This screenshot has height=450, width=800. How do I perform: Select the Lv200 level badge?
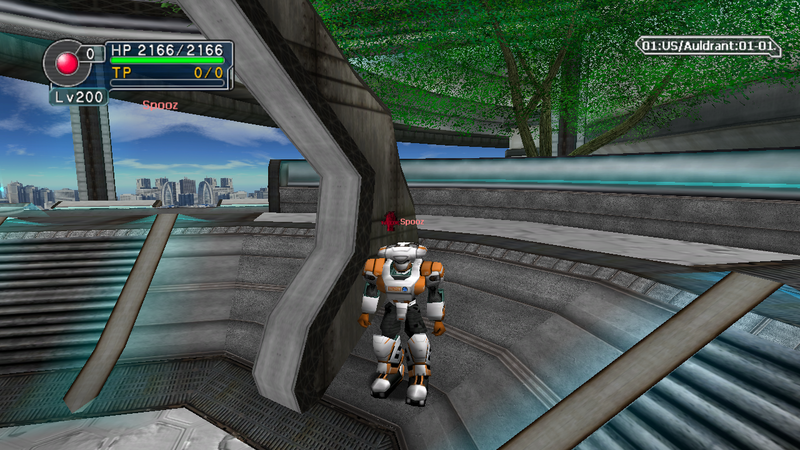click(78, 97)
